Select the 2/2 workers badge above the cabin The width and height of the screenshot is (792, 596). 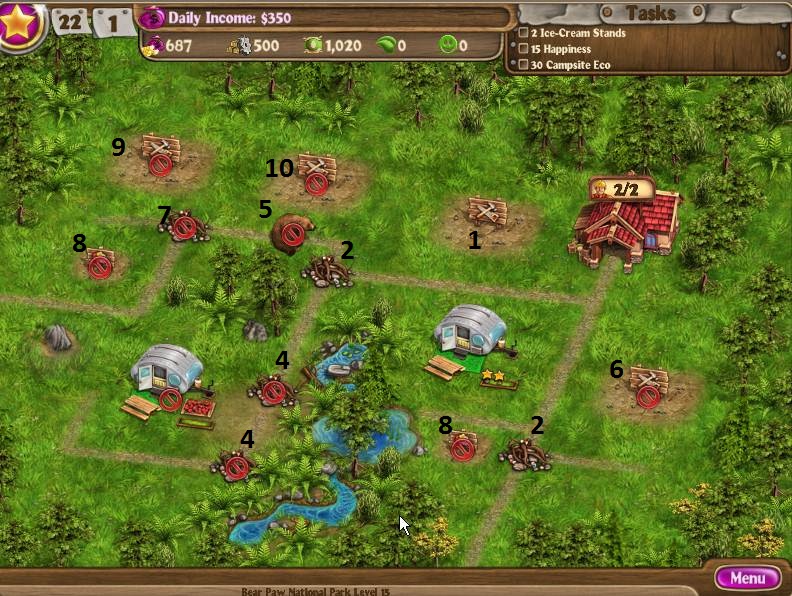tap(620, 188)
